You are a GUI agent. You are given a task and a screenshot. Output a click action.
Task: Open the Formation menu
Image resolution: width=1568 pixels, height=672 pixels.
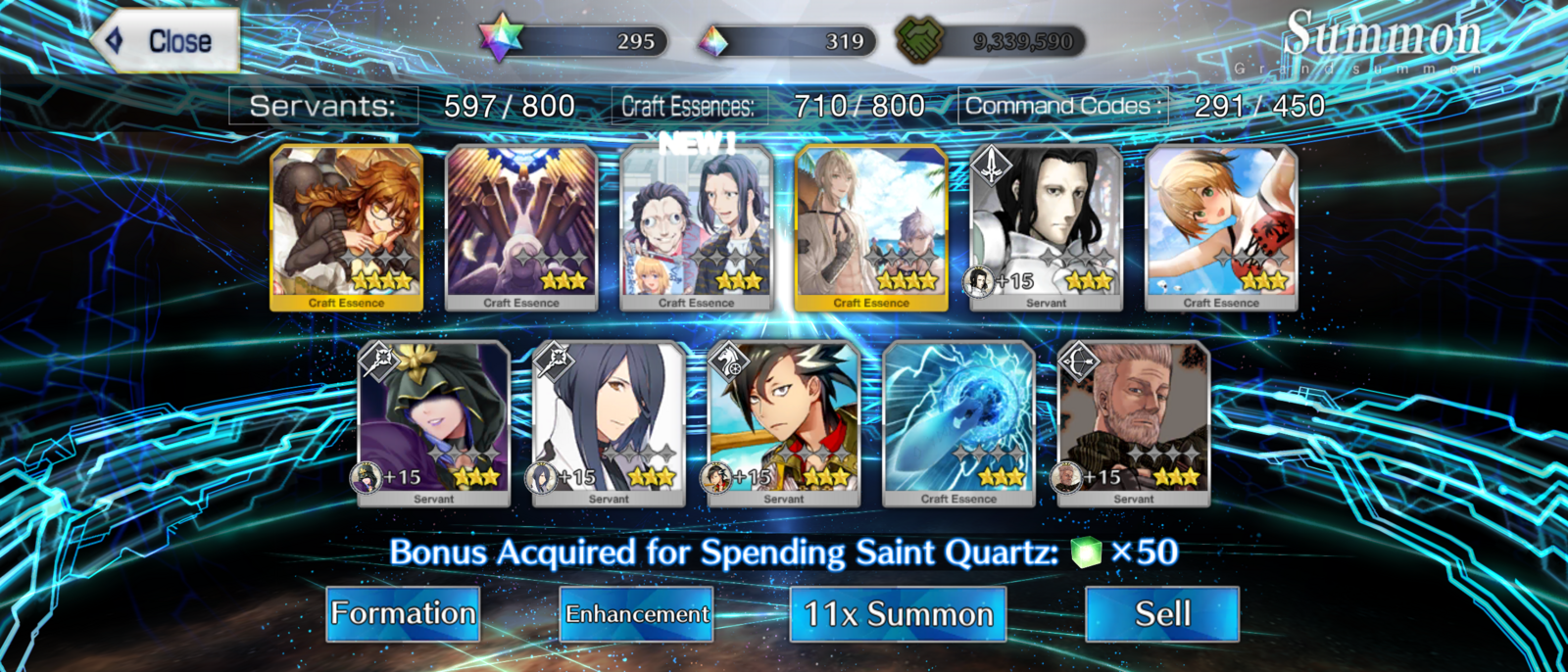[403, 614]
